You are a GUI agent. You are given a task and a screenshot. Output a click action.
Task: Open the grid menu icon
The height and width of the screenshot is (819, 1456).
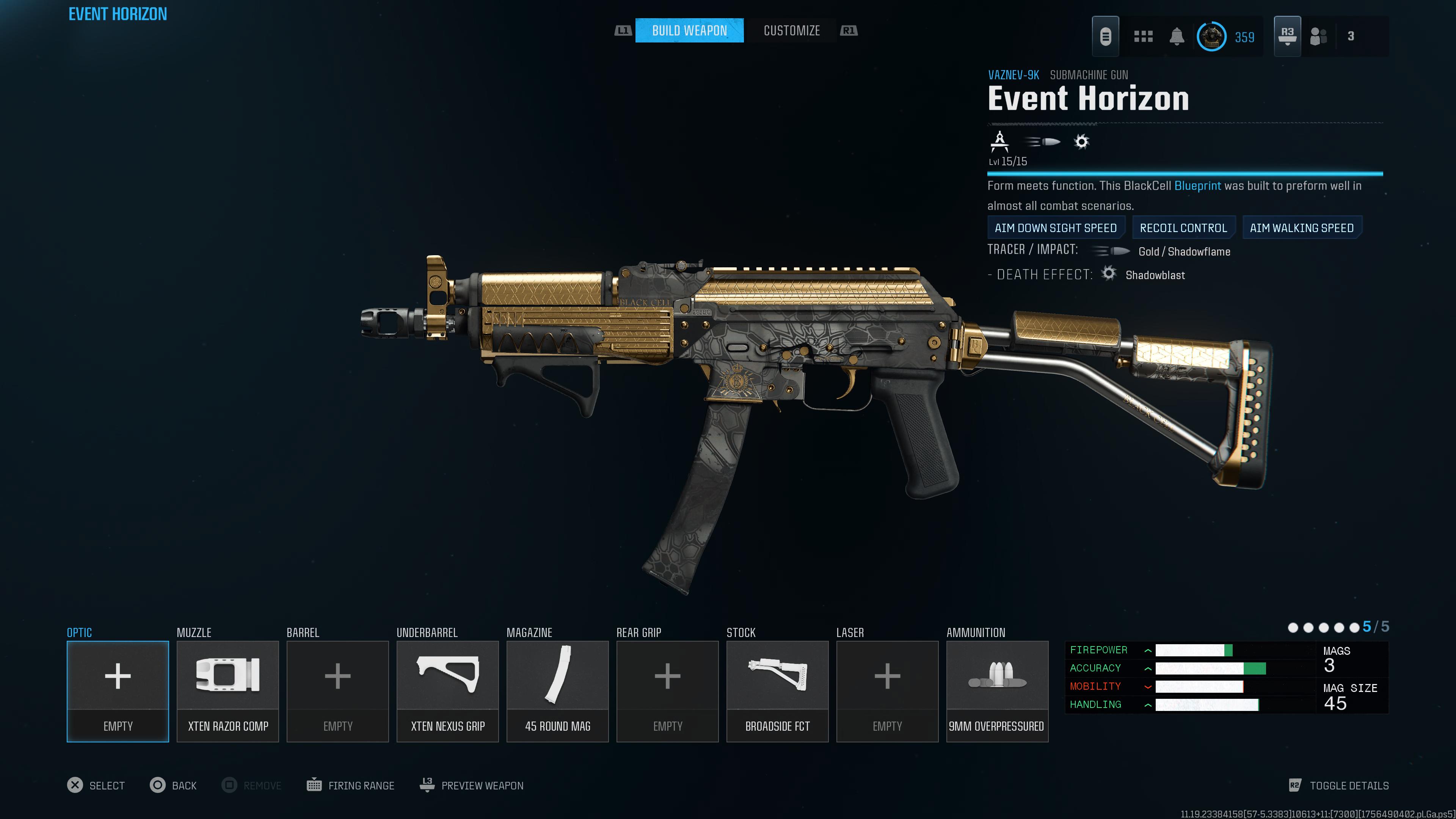tap(1143, 37)
